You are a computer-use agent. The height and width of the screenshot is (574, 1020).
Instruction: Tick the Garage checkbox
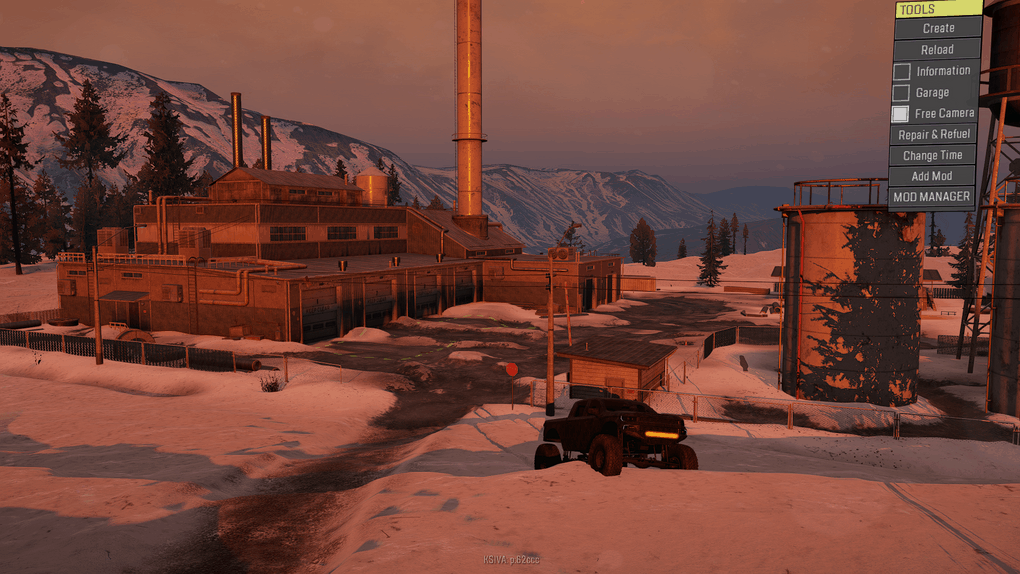point(902,92)
